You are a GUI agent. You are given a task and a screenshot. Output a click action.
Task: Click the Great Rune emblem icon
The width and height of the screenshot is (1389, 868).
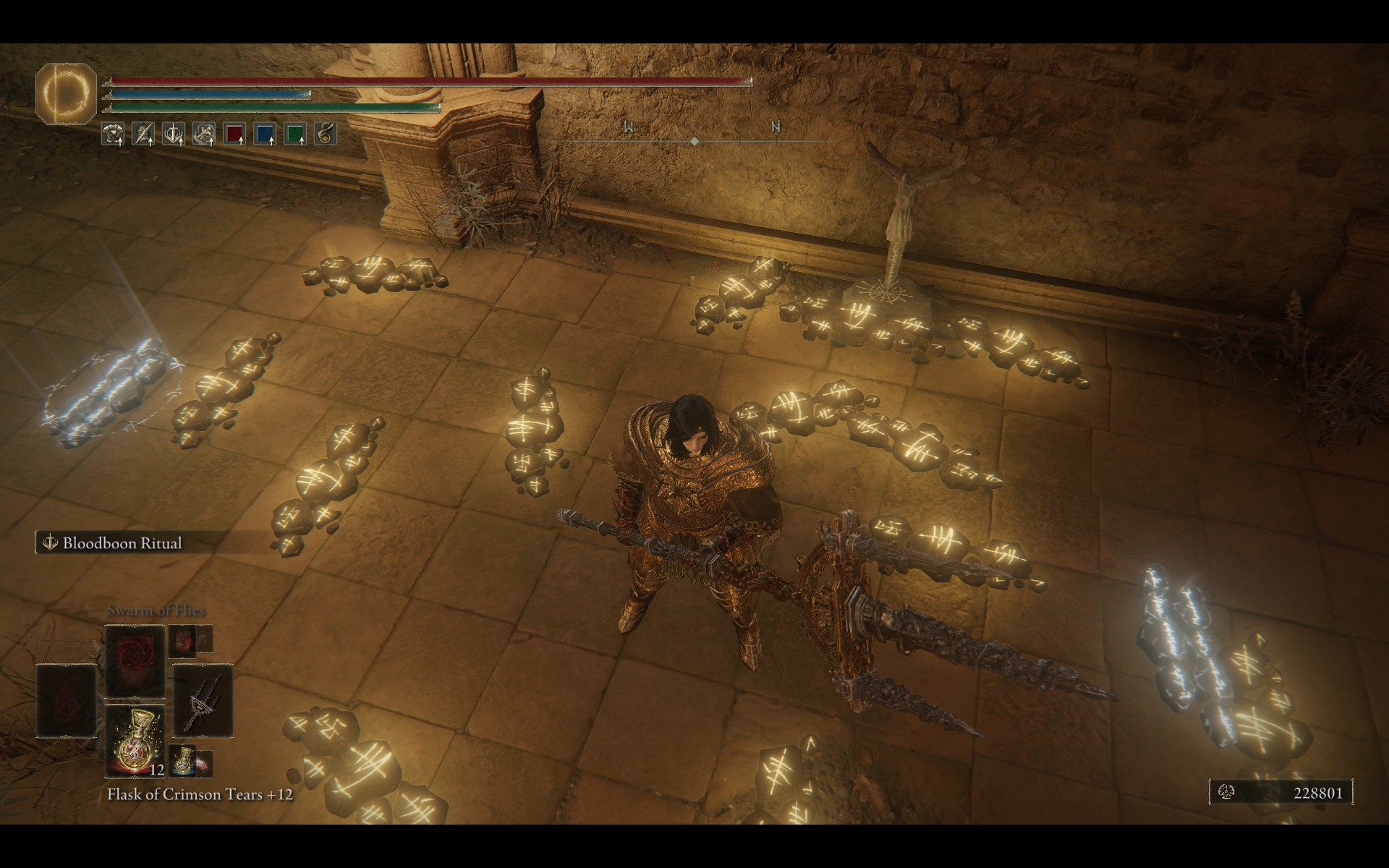pos(66,93)
